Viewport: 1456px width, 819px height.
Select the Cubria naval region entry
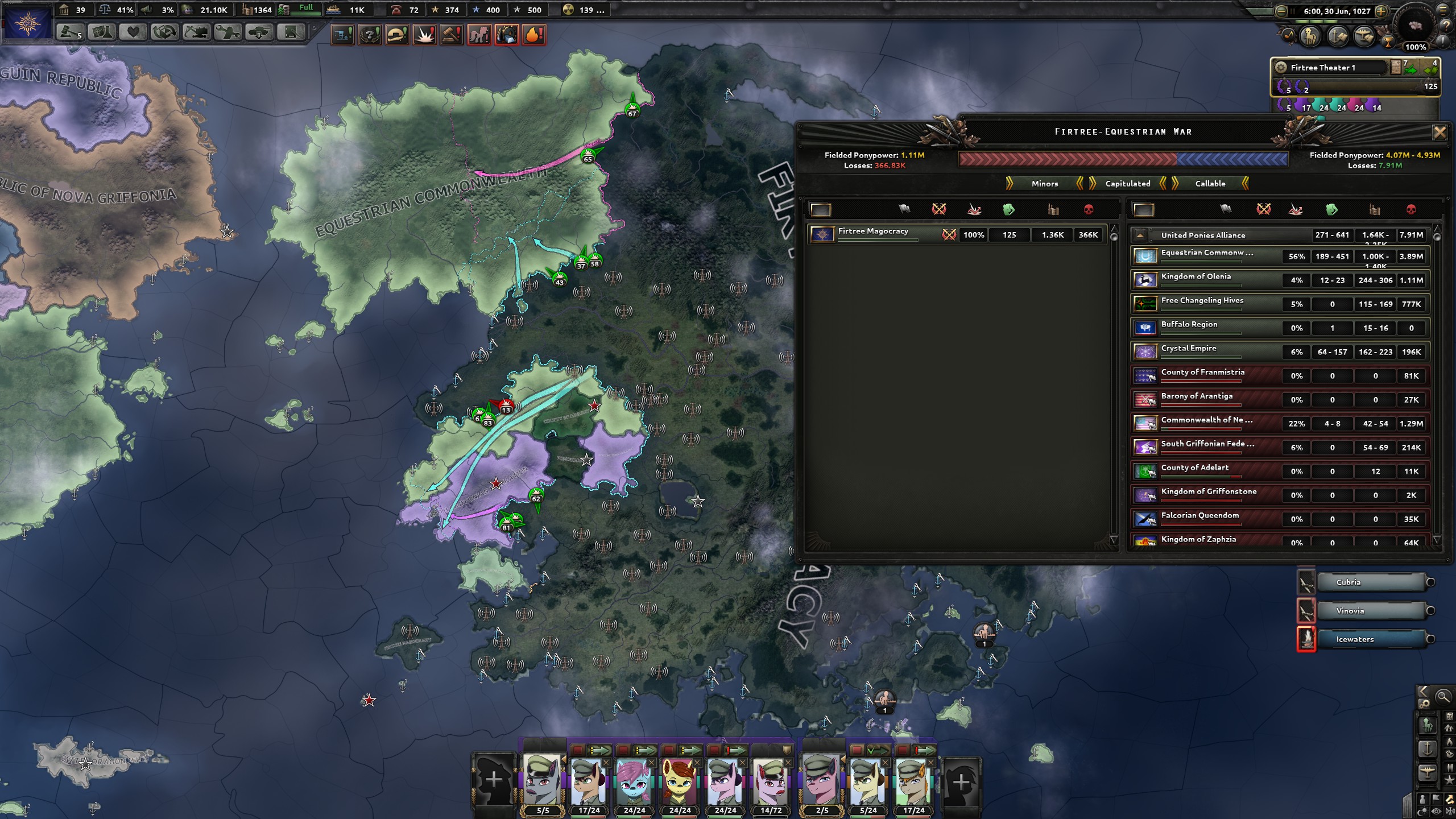click(1371, 582)
